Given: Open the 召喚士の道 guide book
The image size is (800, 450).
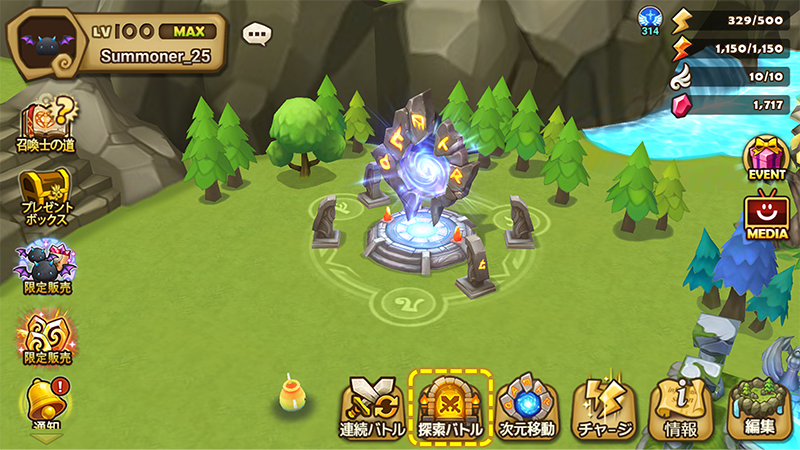Looking at the screenshot, I should click(x=45, y=125).
